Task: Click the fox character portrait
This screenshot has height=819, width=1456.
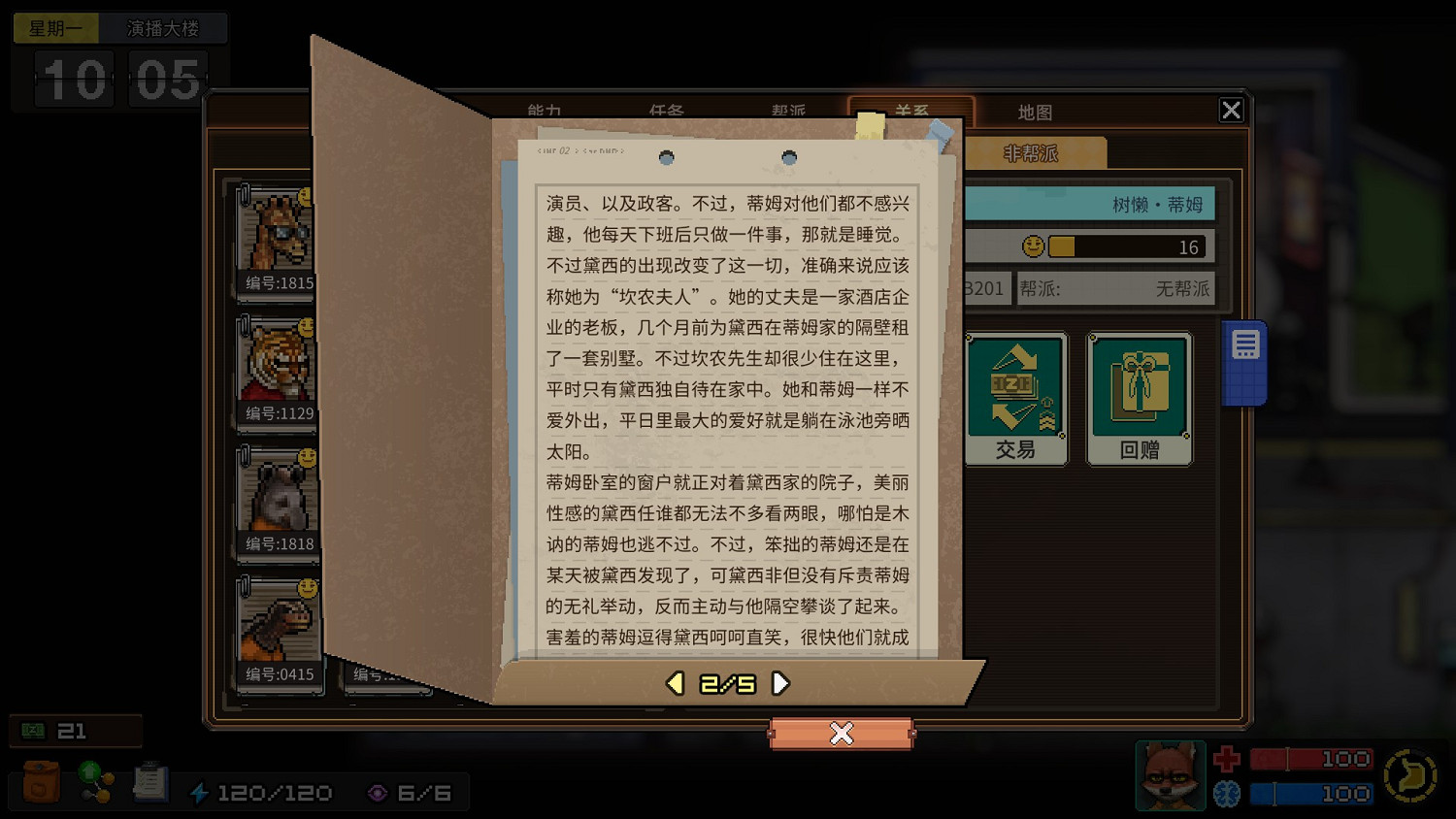Action: [1170, 775]
